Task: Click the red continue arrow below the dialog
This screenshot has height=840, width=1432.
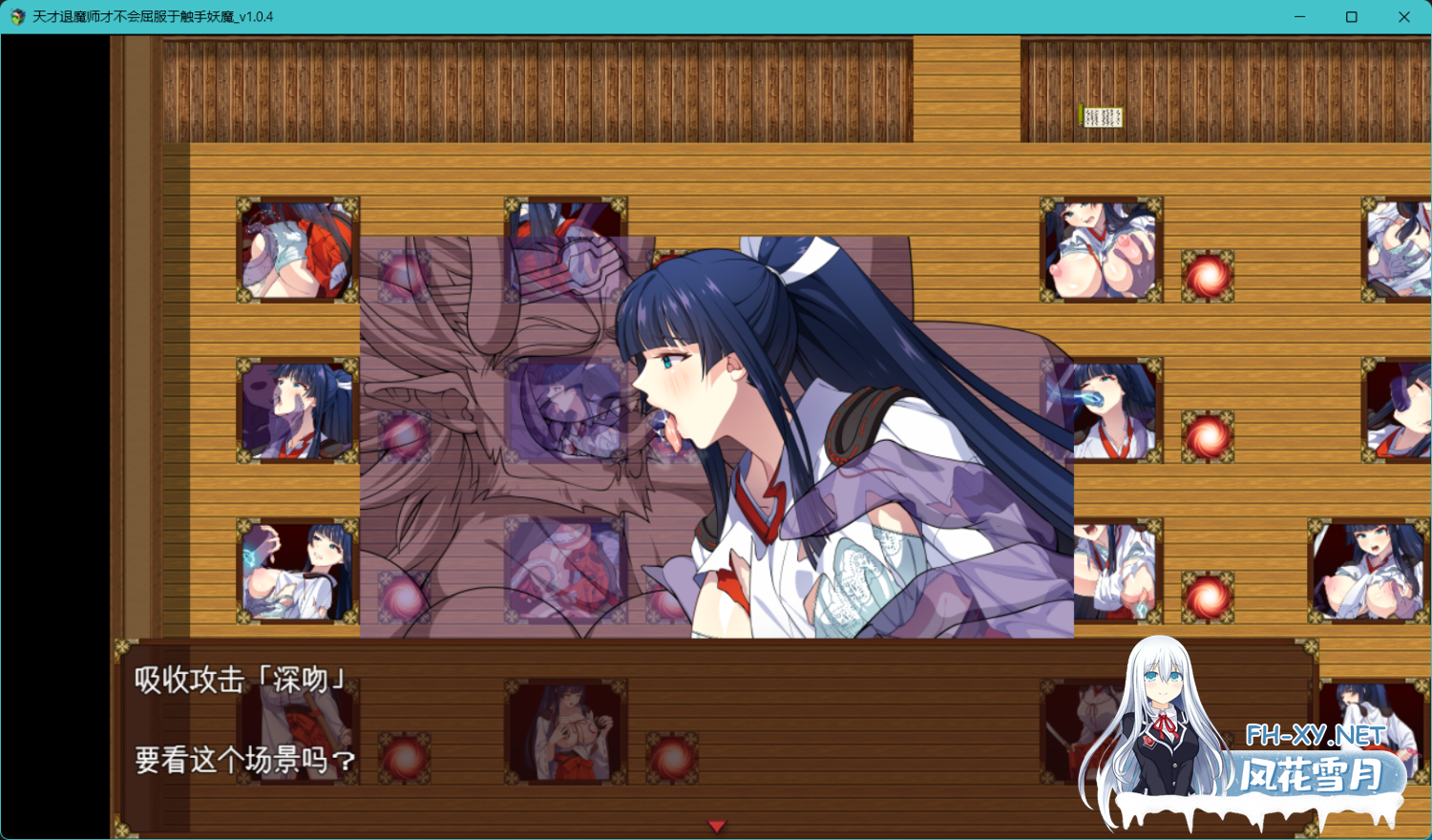Action: 716,826
